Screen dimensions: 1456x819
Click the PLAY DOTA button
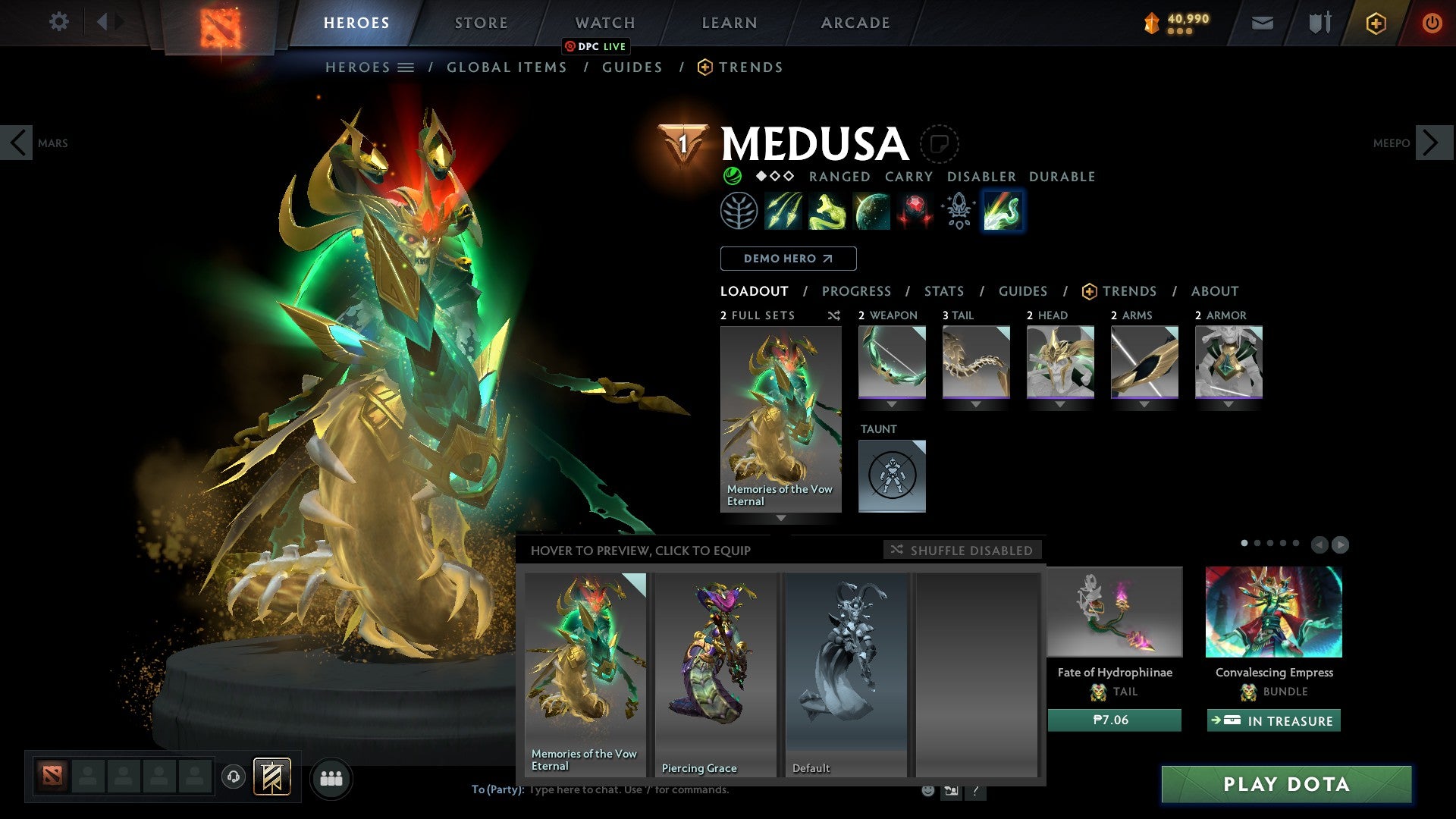pyautogui.click(x=1283, y=785)
